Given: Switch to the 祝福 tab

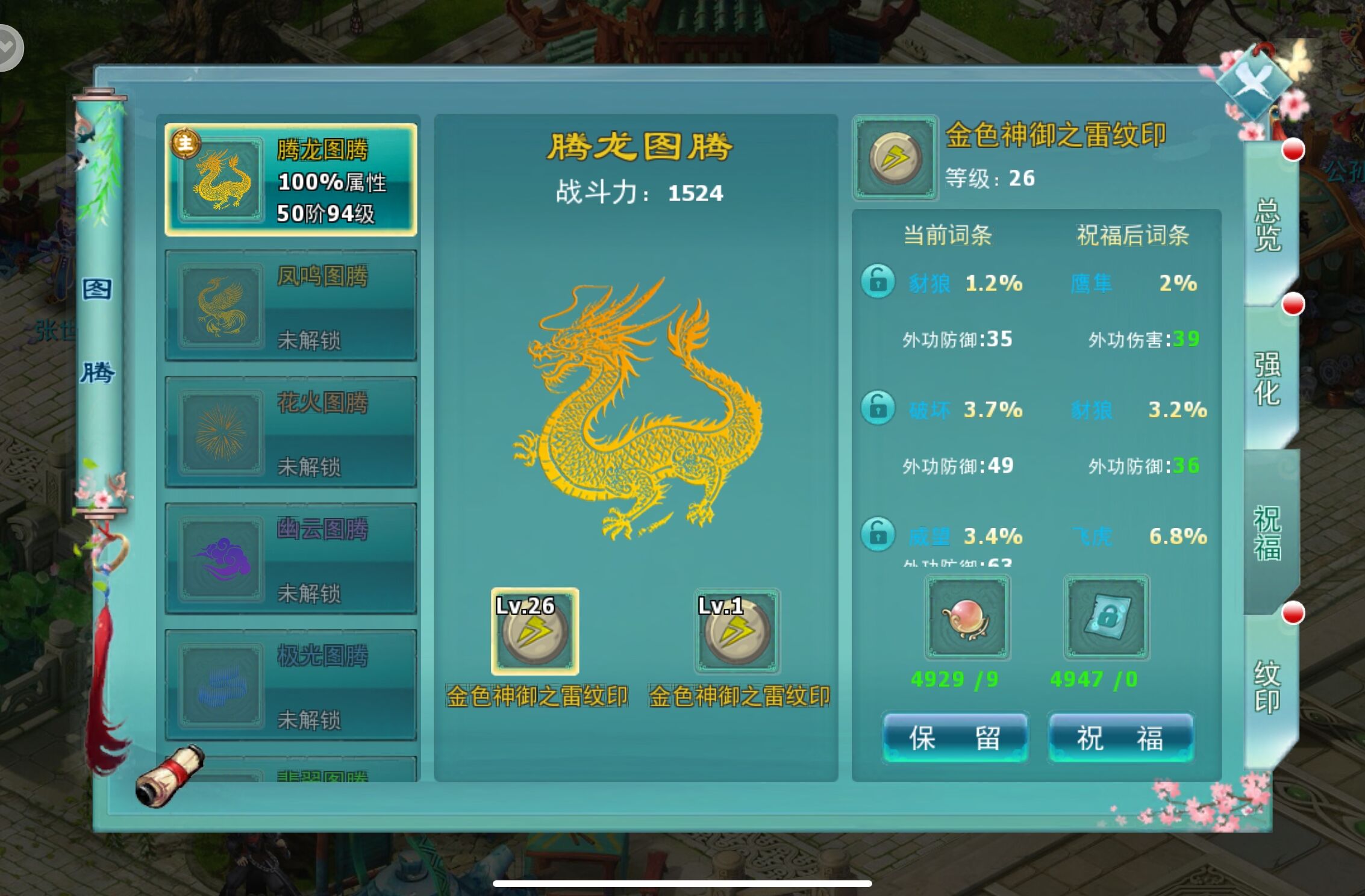Looking at the screenshot, I should tap(1267, 533).
